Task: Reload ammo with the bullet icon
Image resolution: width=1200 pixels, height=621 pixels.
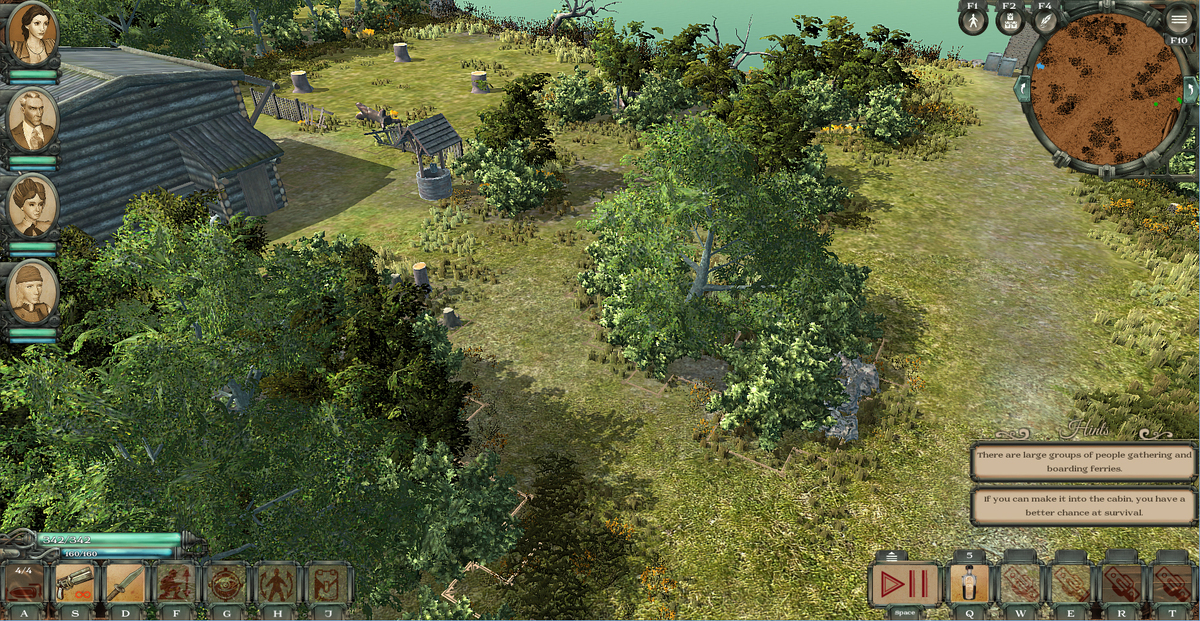Action: (24, 583)
